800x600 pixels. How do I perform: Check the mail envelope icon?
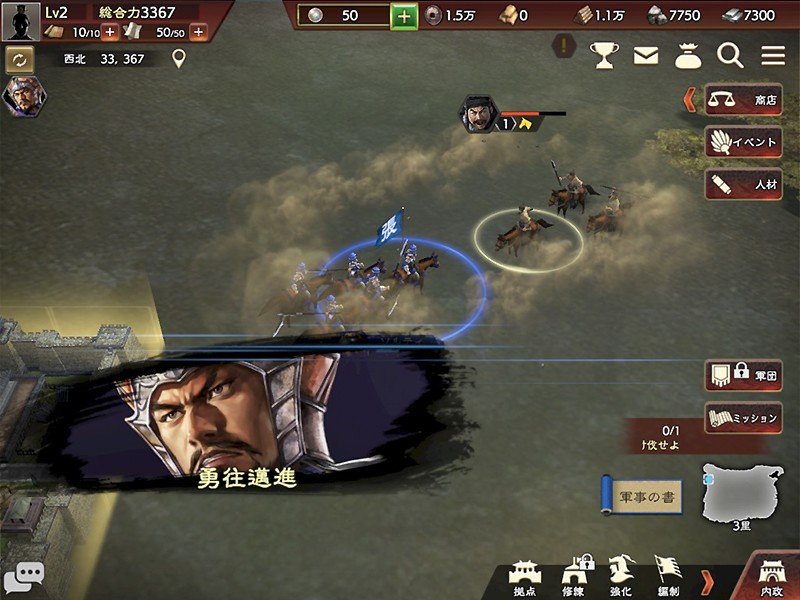(646, 56)
